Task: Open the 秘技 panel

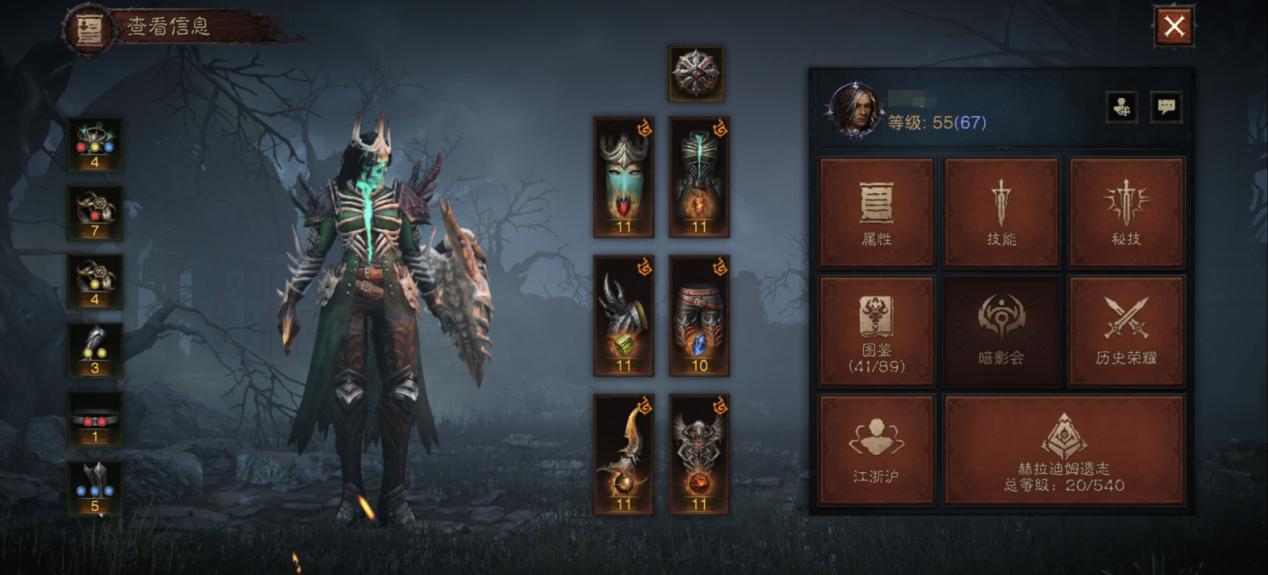Action: (x=1126, y=211)
